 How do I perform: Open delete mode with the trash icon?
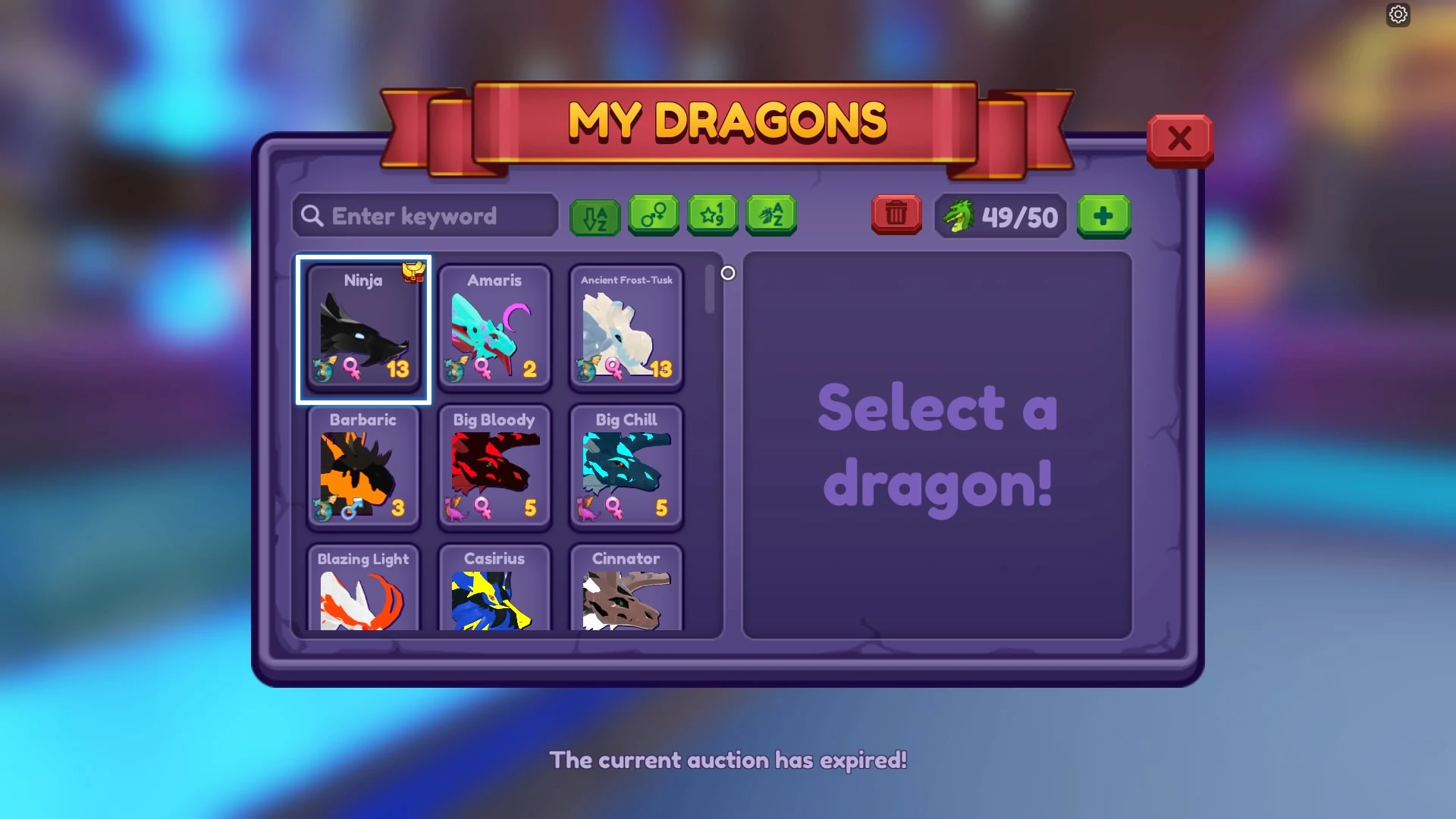coord(896,216)
